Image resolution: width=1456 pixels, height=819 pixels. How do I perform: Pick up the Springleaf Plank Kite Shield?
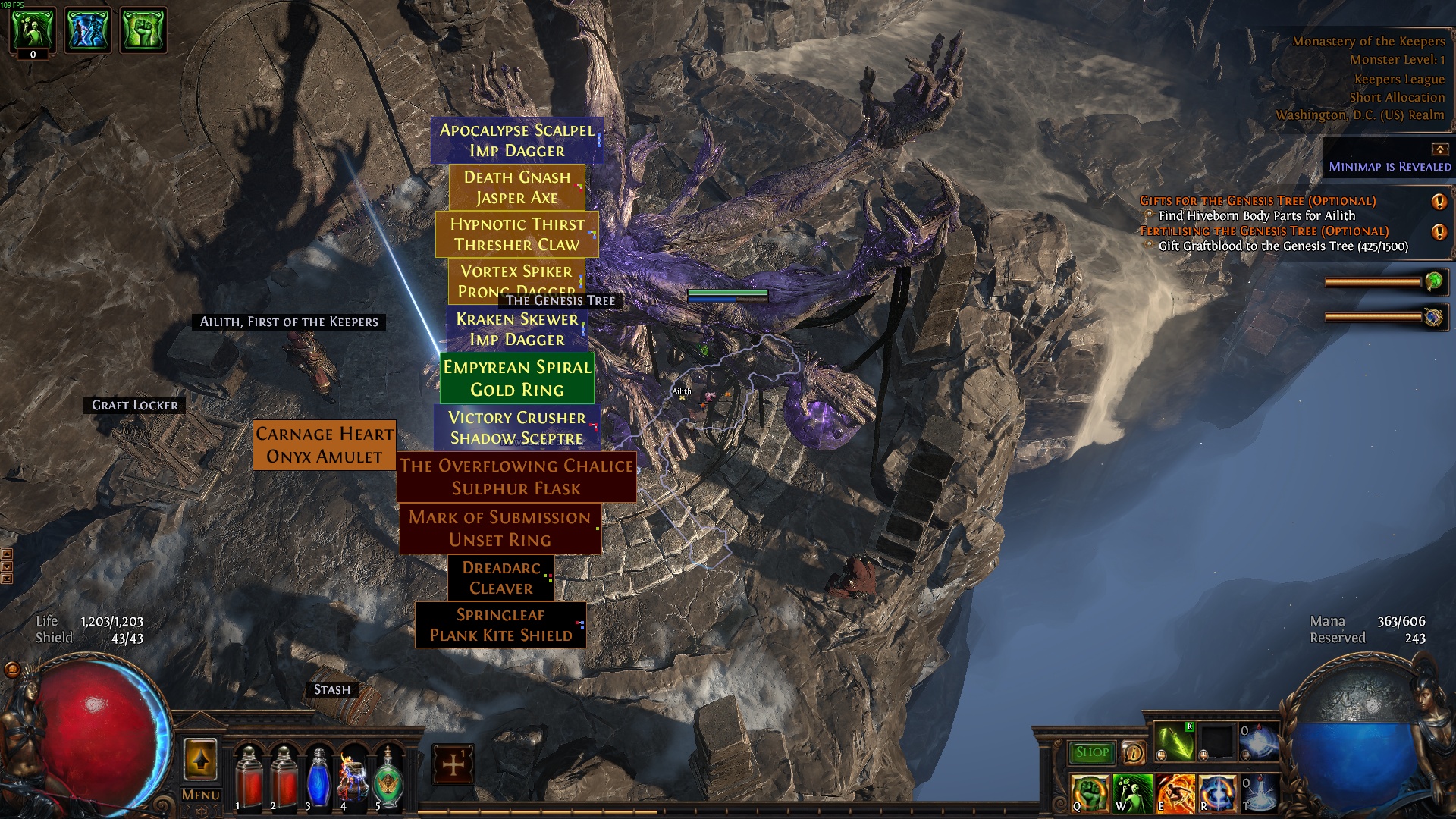click(x=500, y=626)
